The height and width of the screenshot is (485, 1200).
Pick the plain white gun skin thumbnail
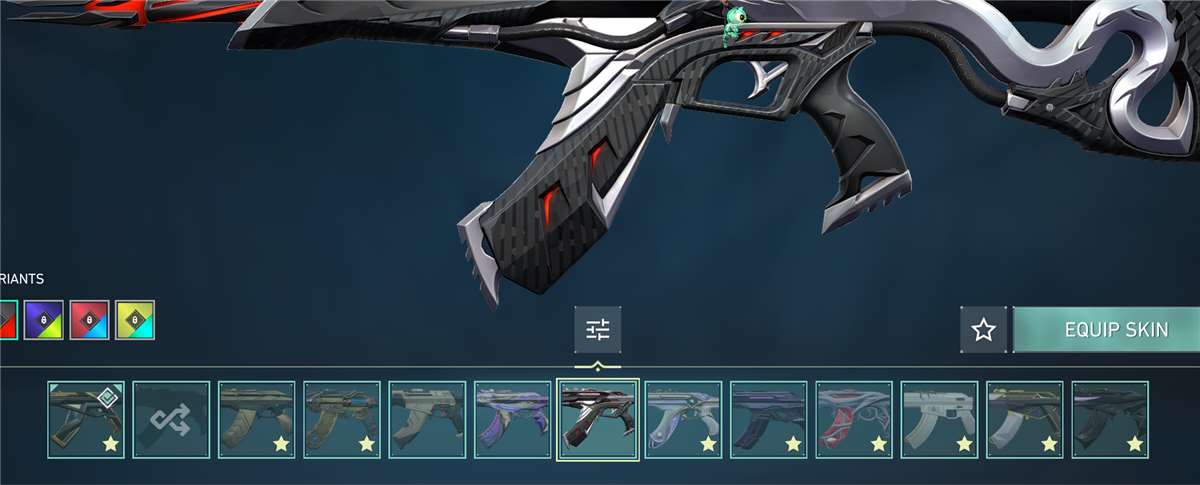tap(939, 420)
